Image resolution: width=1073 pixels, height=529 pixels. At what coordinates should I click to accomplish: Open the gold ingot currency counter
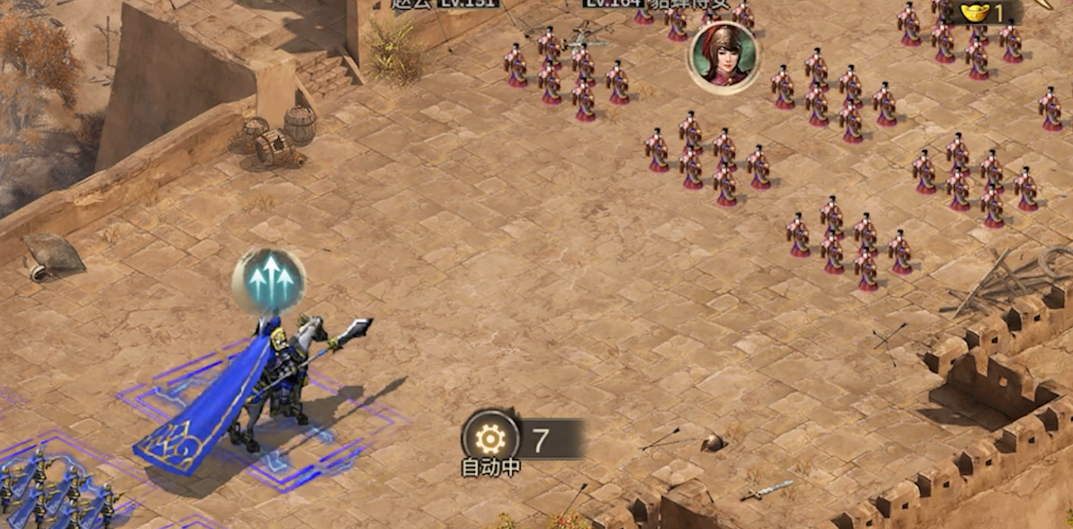tap(984, 13)
